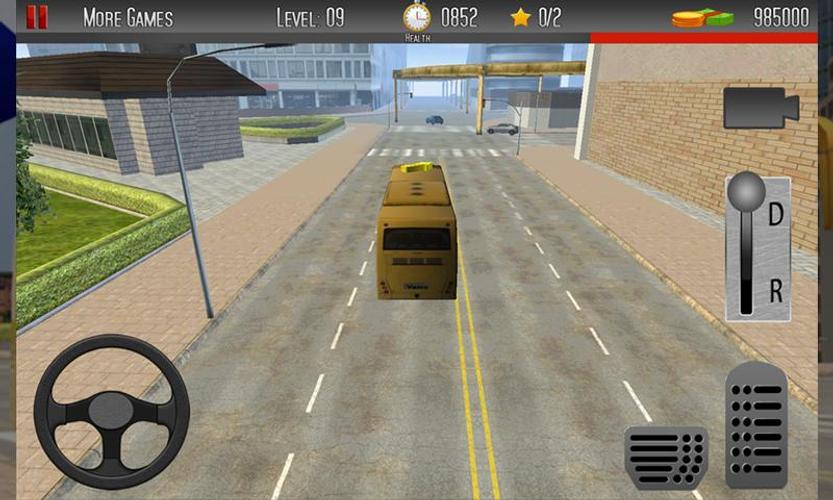Screen dimensions: 833x500
Task: Switch the camera view with the camera icon
Action: pyautogui.click(x=760, y=108)
